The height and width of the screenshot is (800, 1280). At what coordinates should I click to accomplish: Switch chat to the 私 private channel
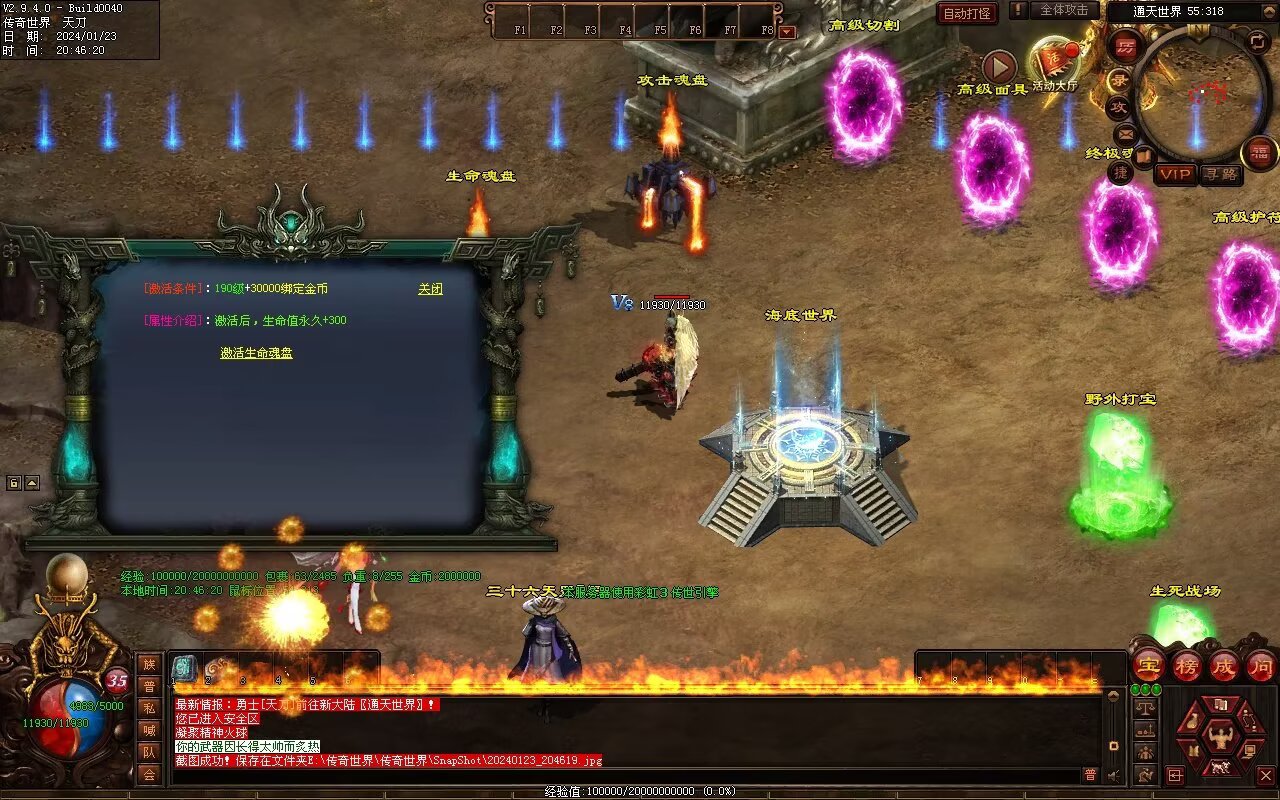click(149, 708)
